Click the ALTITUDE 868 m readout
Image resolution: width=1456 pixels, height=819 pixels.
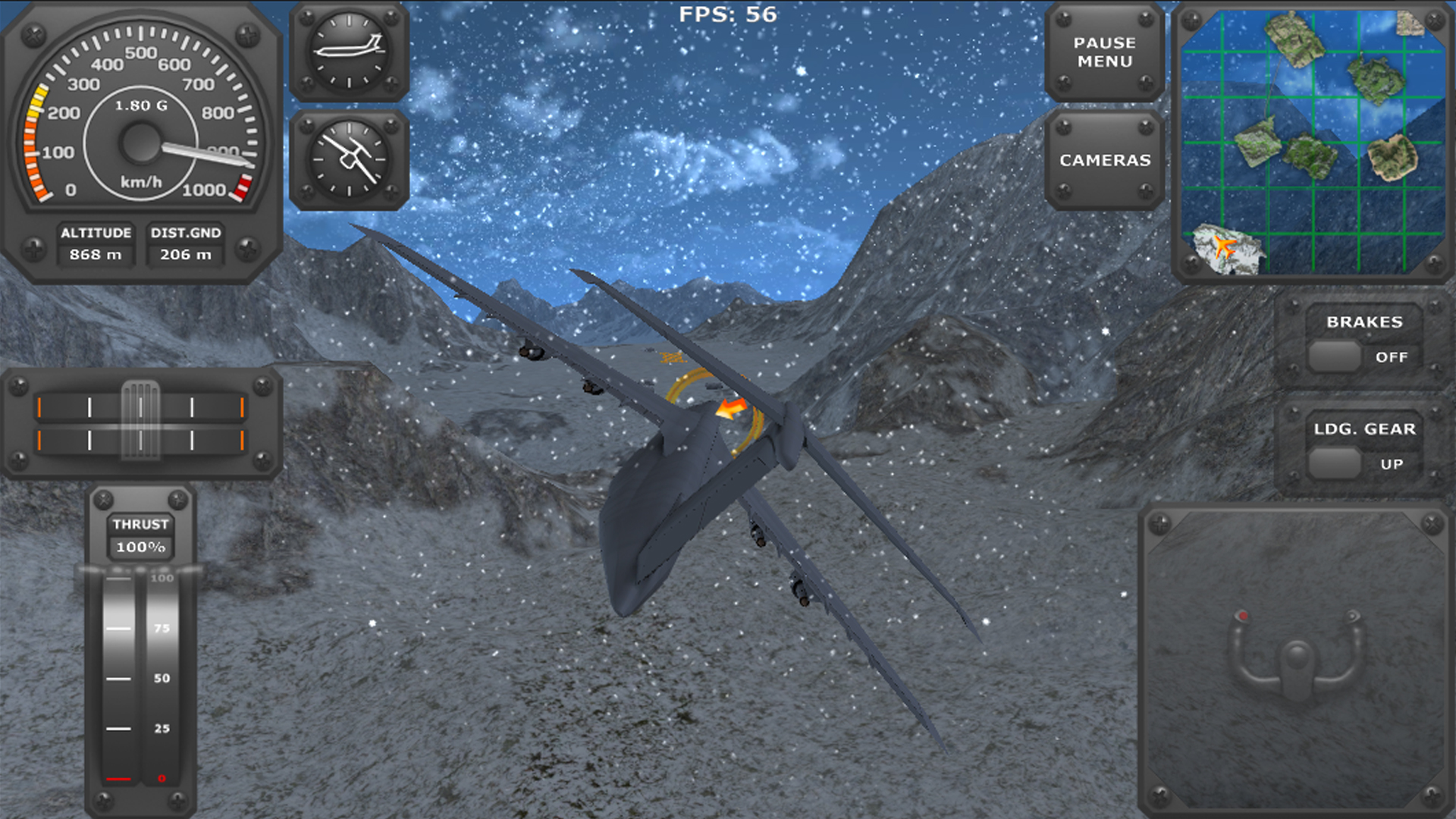pos(96,244)
